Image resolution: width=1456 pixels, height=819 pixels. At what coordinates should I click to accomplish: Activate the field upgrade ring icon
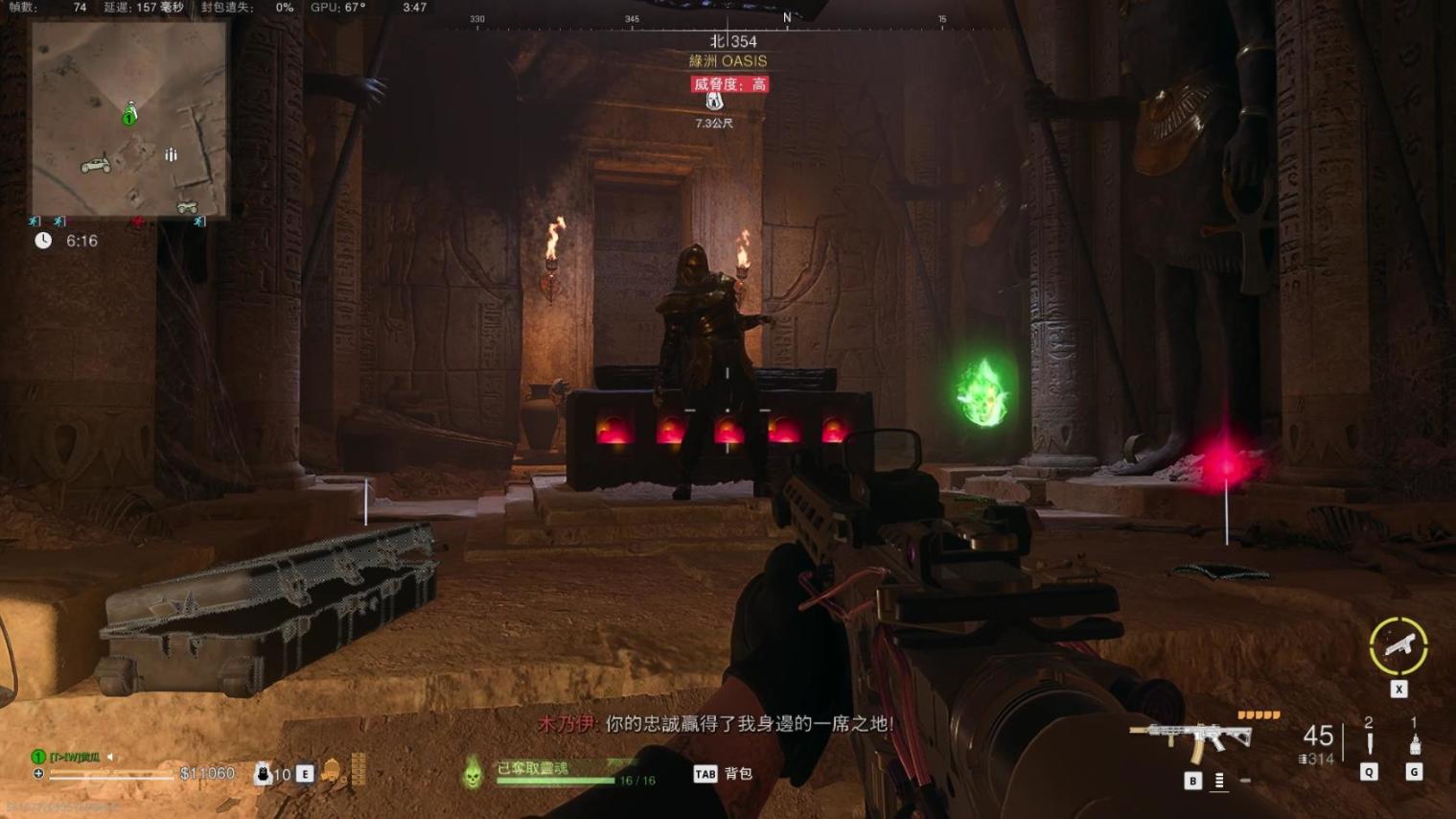click(x=1398, y=646)
